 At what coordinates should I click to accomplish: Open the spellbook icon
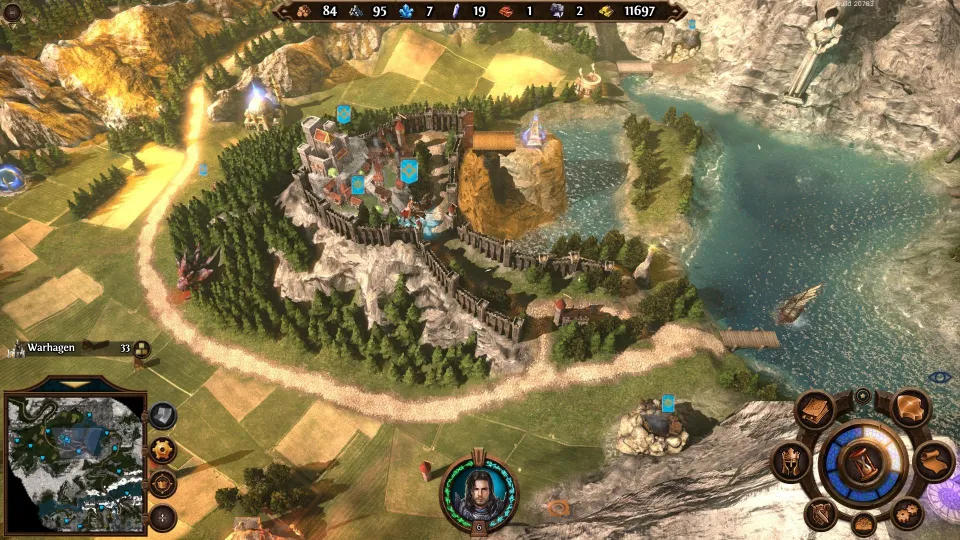click(815, 409)
